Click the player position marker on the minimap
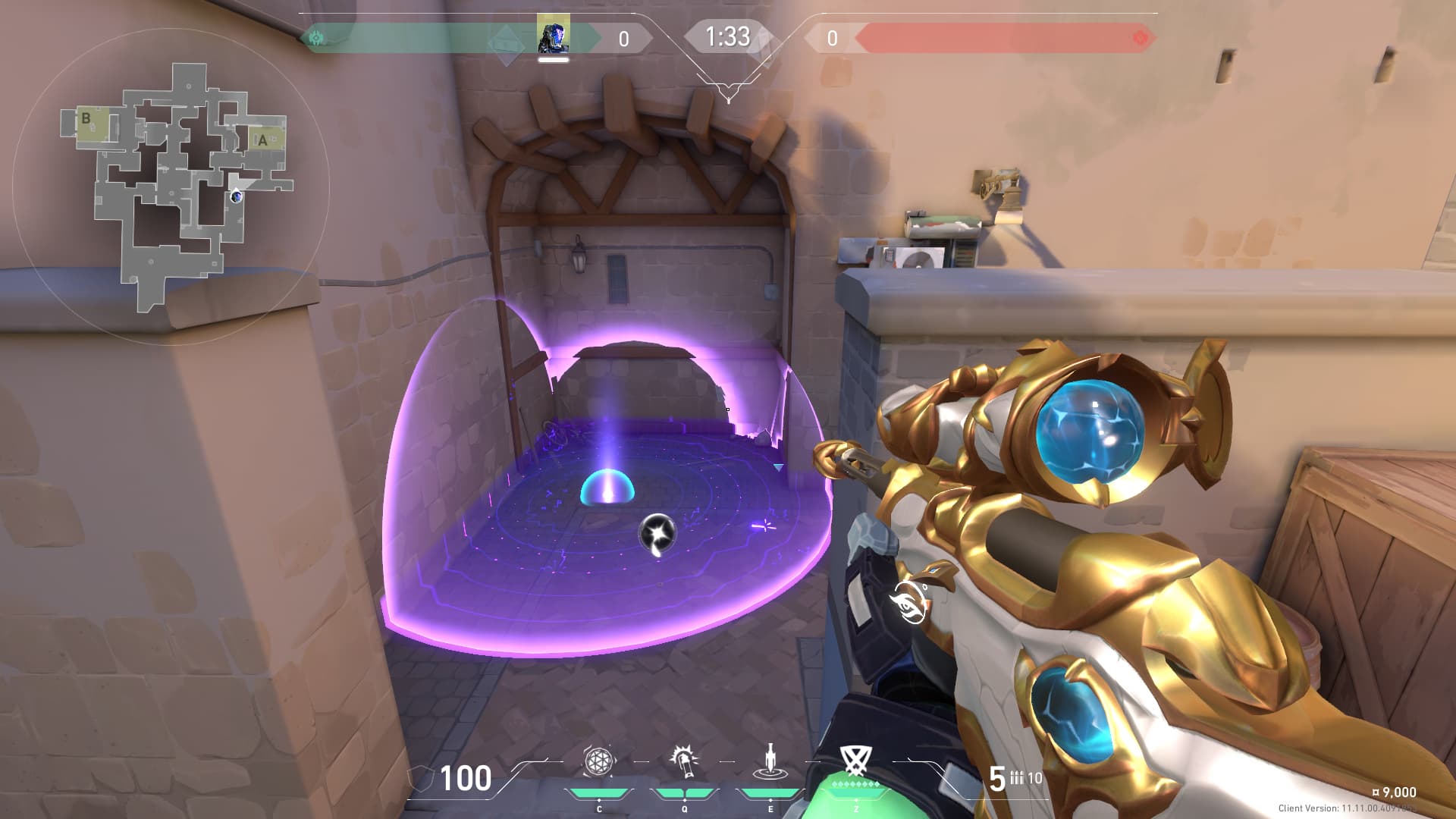Image resolution: width=1456 pixels, height=819 pixels. [237, 196]
